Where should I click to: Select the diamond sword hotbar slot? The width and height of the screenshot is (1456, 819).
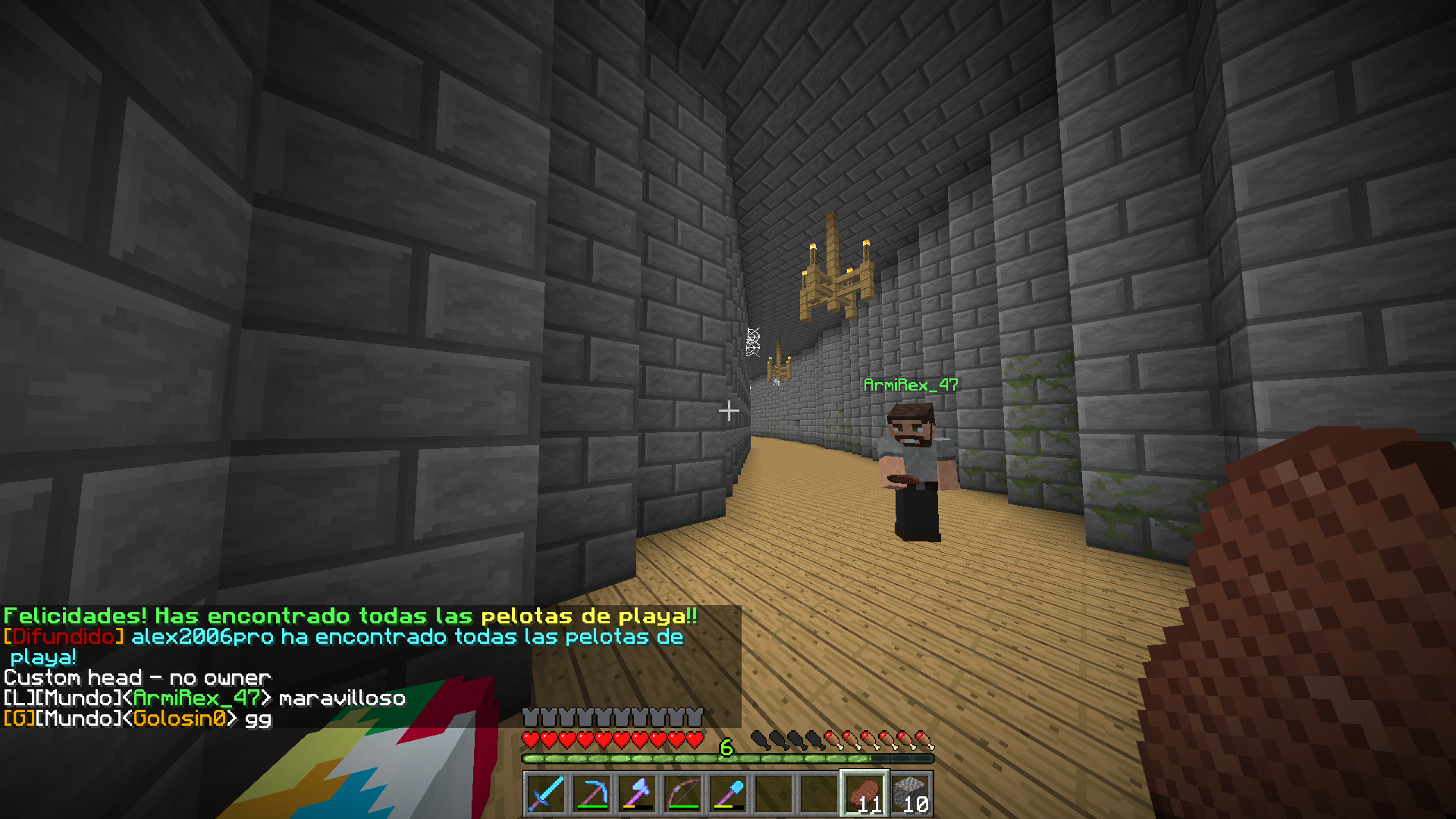pos(546,794)
